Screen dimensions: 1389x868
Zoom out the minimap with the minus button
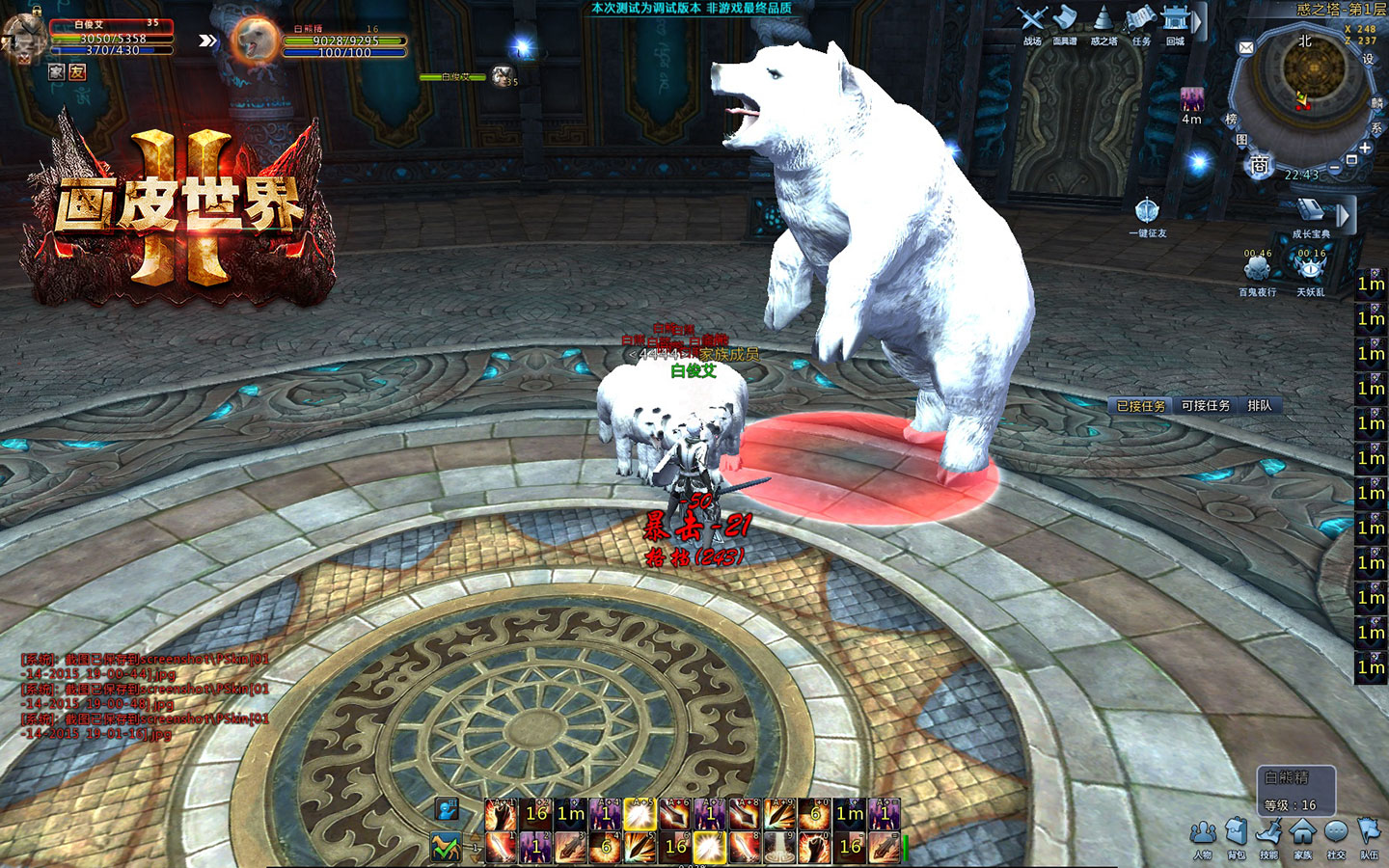tap(1335, 168)
